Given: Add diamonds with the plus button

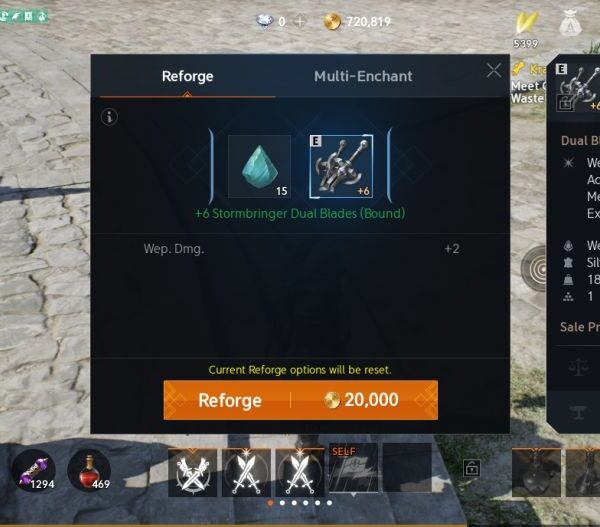Looking at the screenshot, I should 299,21.
